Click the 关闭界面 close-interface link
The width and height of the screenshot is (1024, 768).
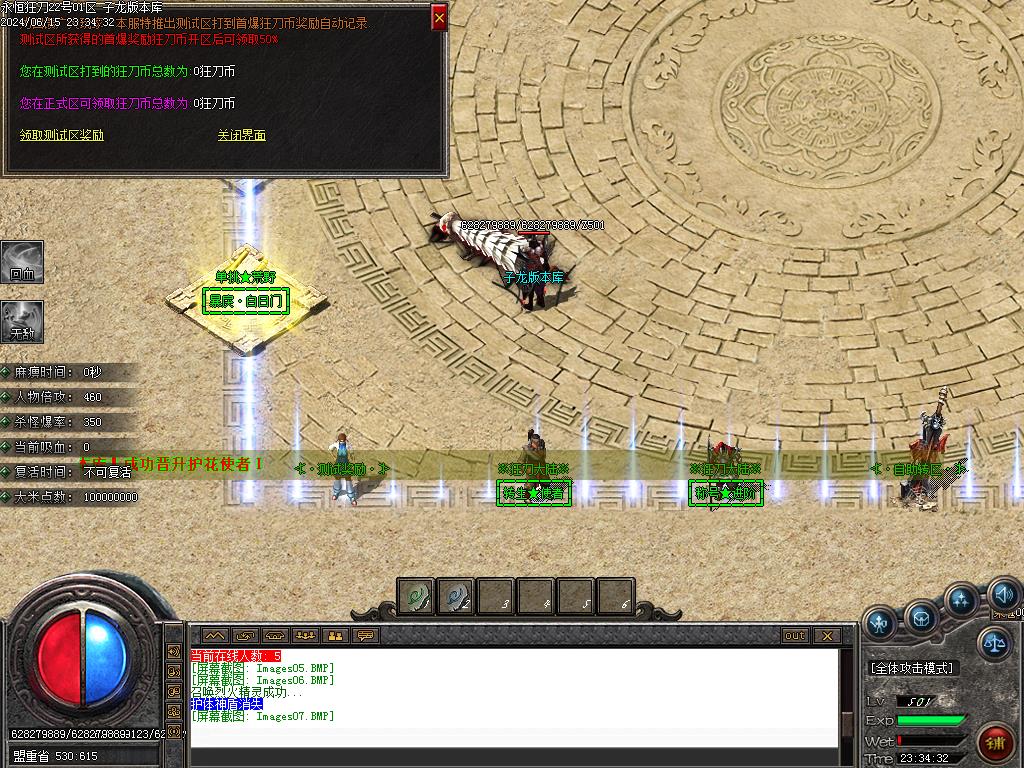[x=242, y=135]
